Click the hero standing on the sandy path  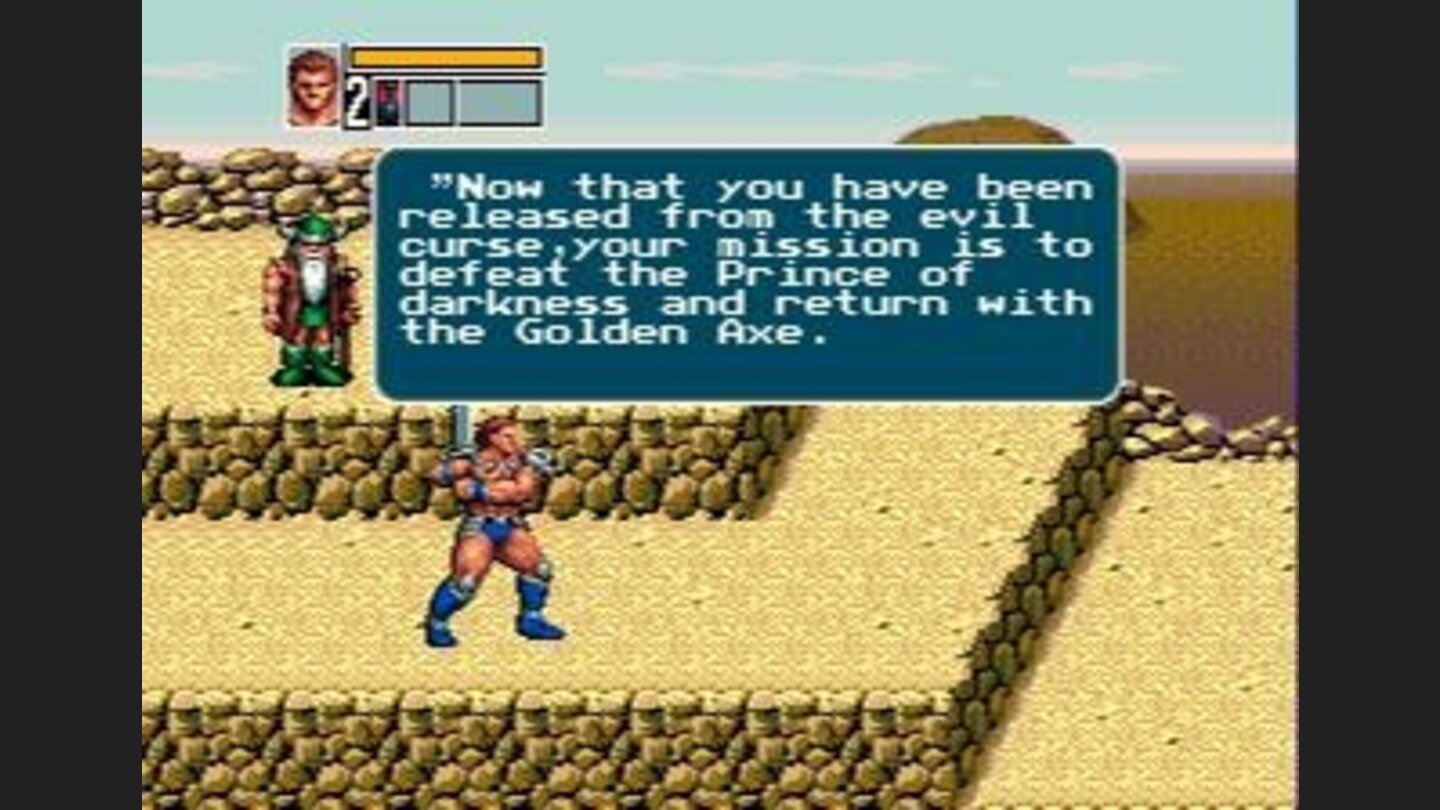pos(495,520)
